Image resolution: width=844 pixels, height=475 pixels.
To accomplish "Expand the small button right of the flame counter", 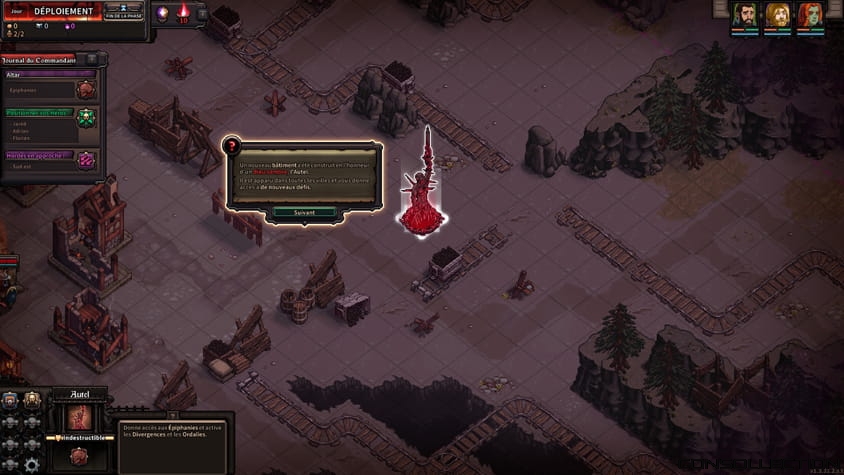I will 202,13.
